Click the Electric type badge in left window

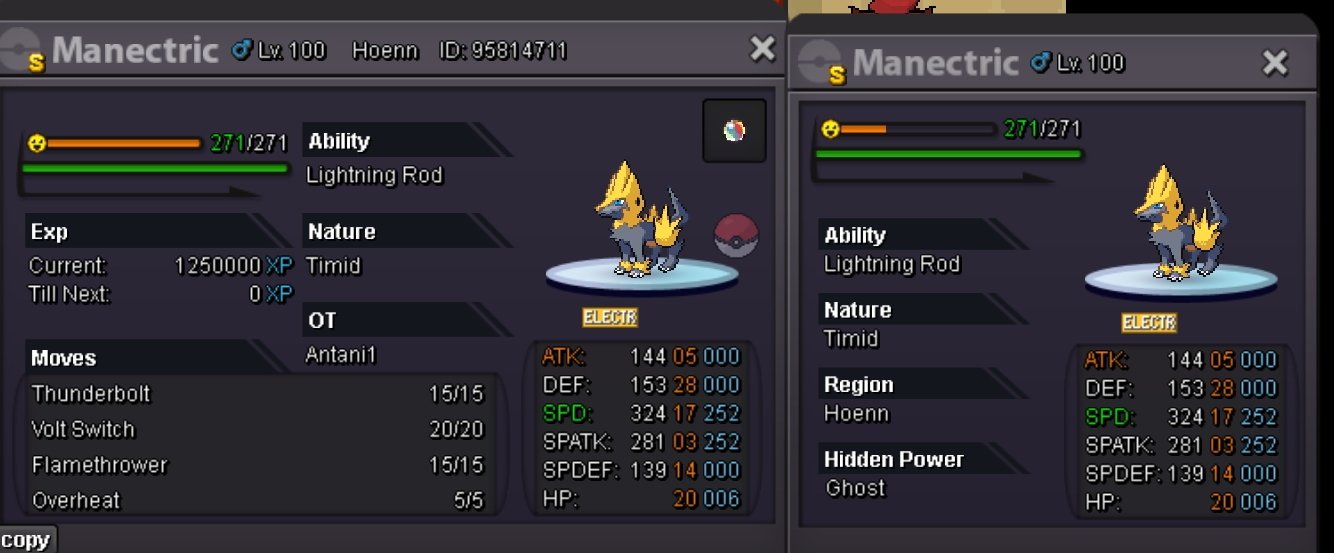(x=610, y=318)
